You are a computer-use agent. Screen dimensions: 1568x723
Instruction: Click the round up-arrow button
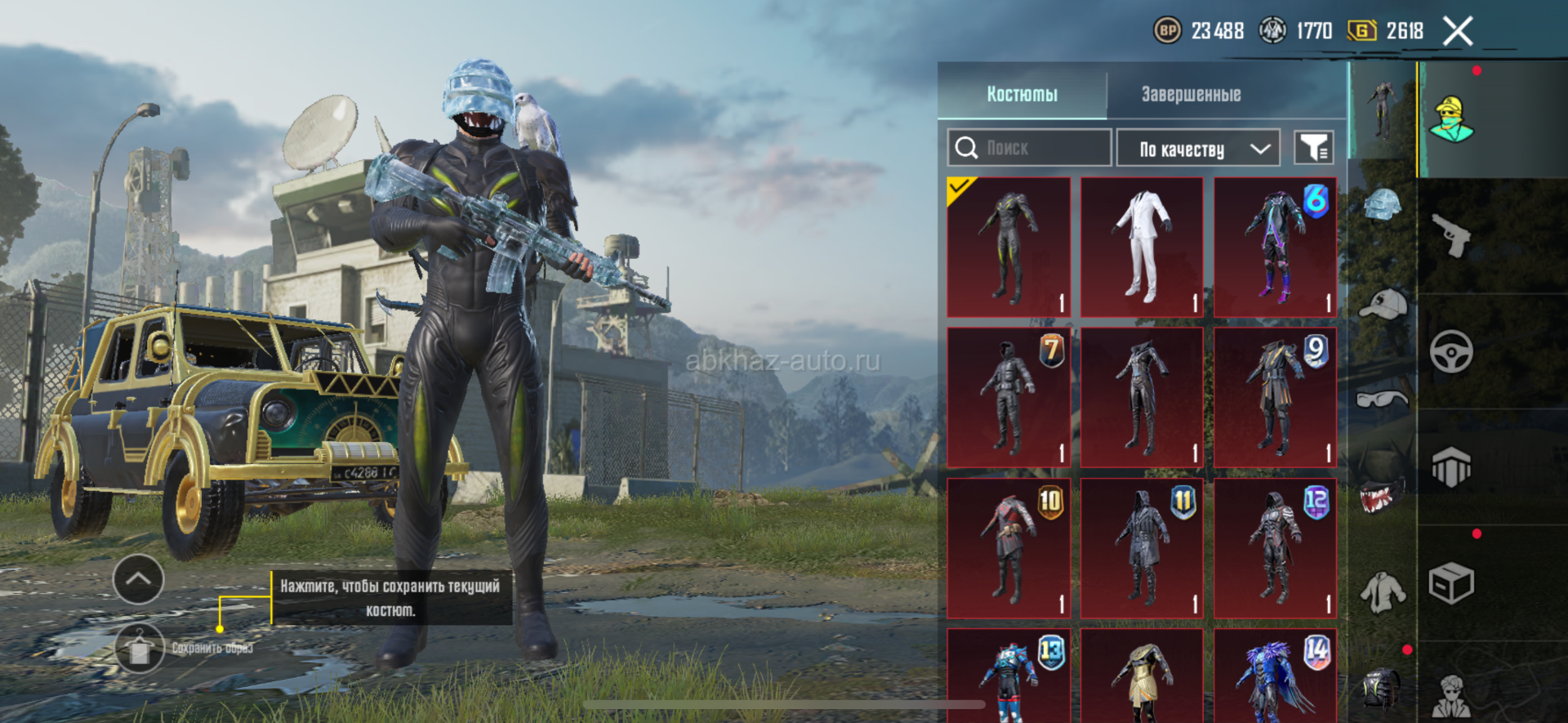138,579
